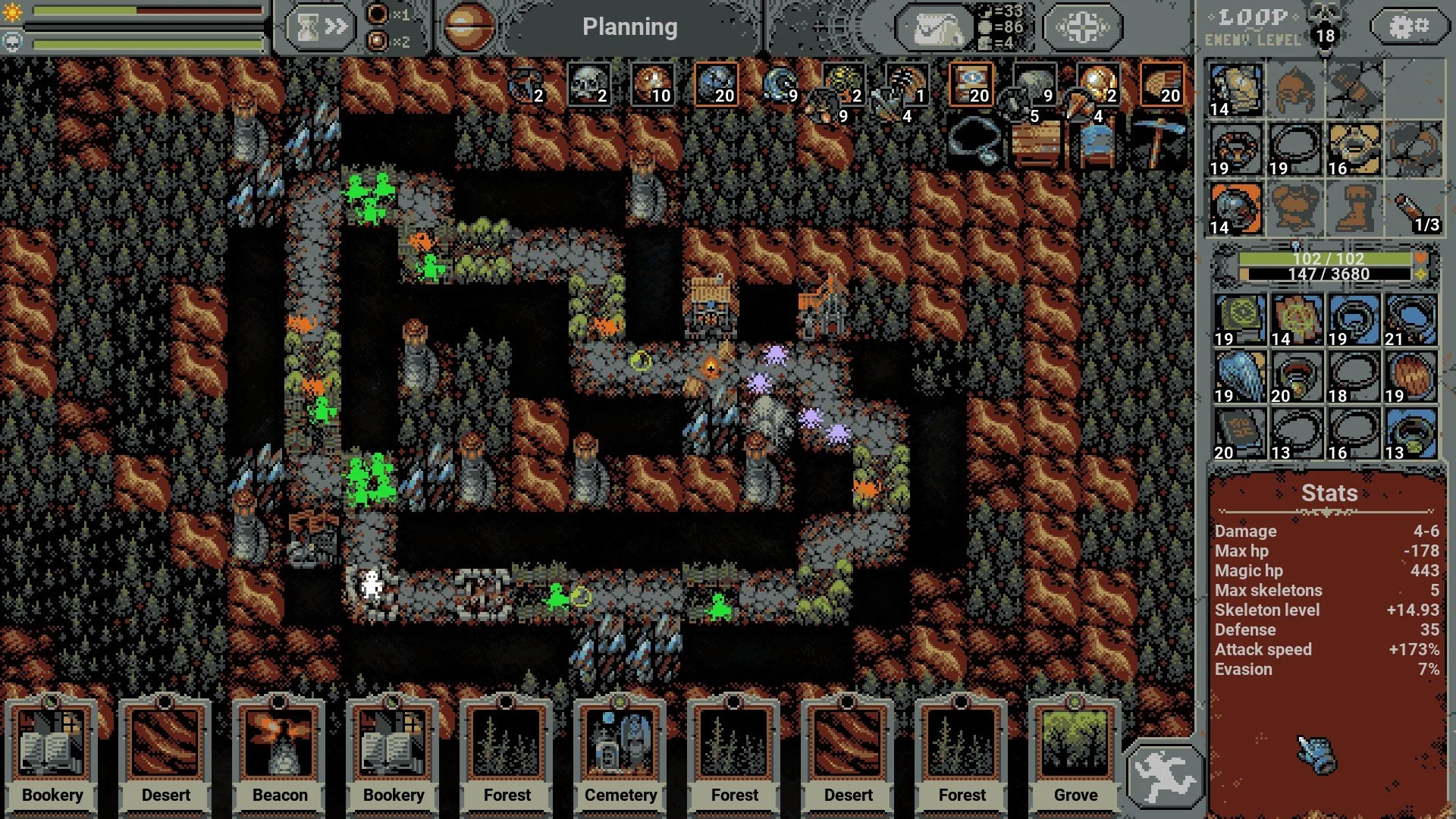This screenshot has height=819, width=1456.
Task: Choose the Cemetery card from hand
Action: 620,751
